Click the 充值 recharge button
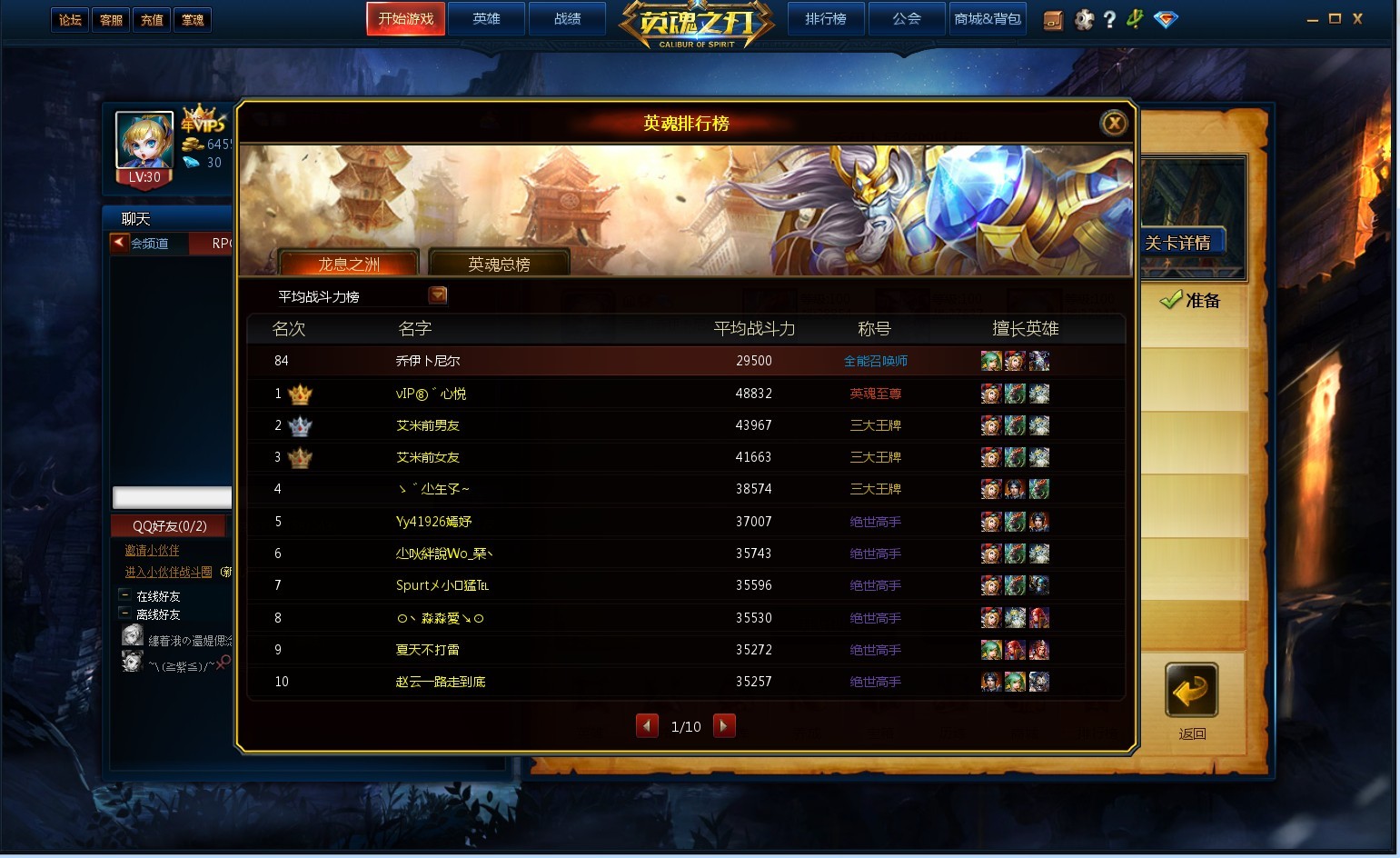Screen dimensions: 1400x858 coord(152,20)
